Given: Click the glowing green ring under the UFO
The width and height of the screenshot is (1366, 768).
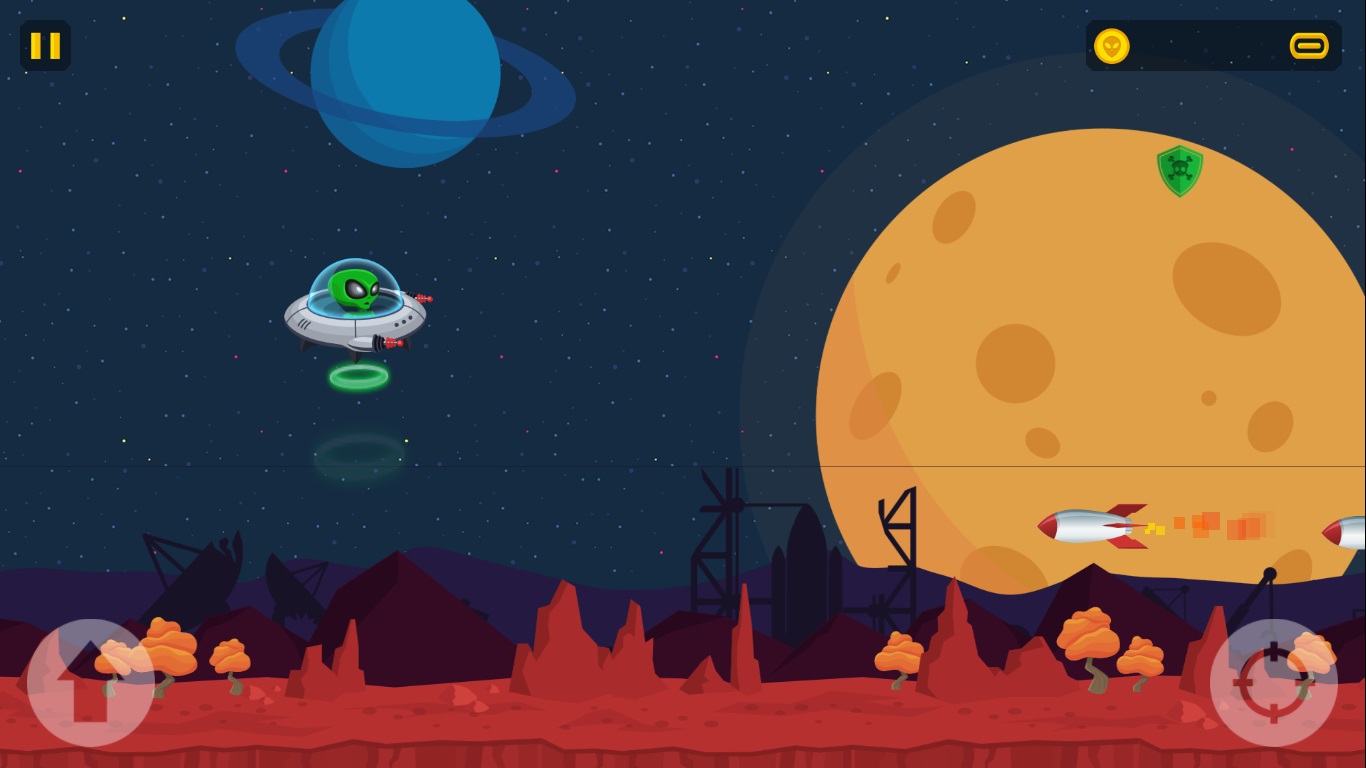Looking at the screenshot, I should click(358, 376).
